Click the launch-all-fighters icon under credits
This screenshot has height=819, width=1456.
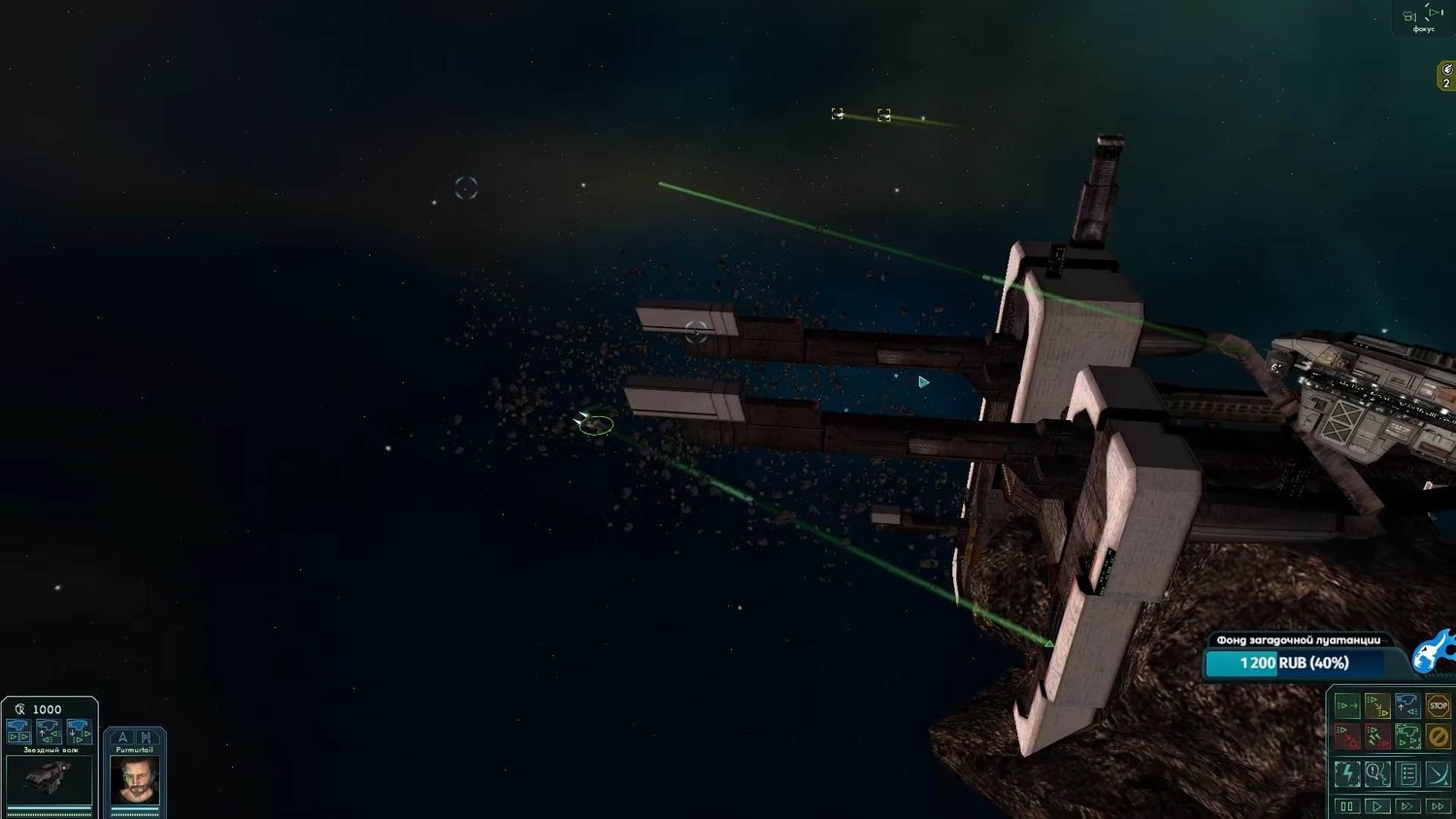pos(18,730)
